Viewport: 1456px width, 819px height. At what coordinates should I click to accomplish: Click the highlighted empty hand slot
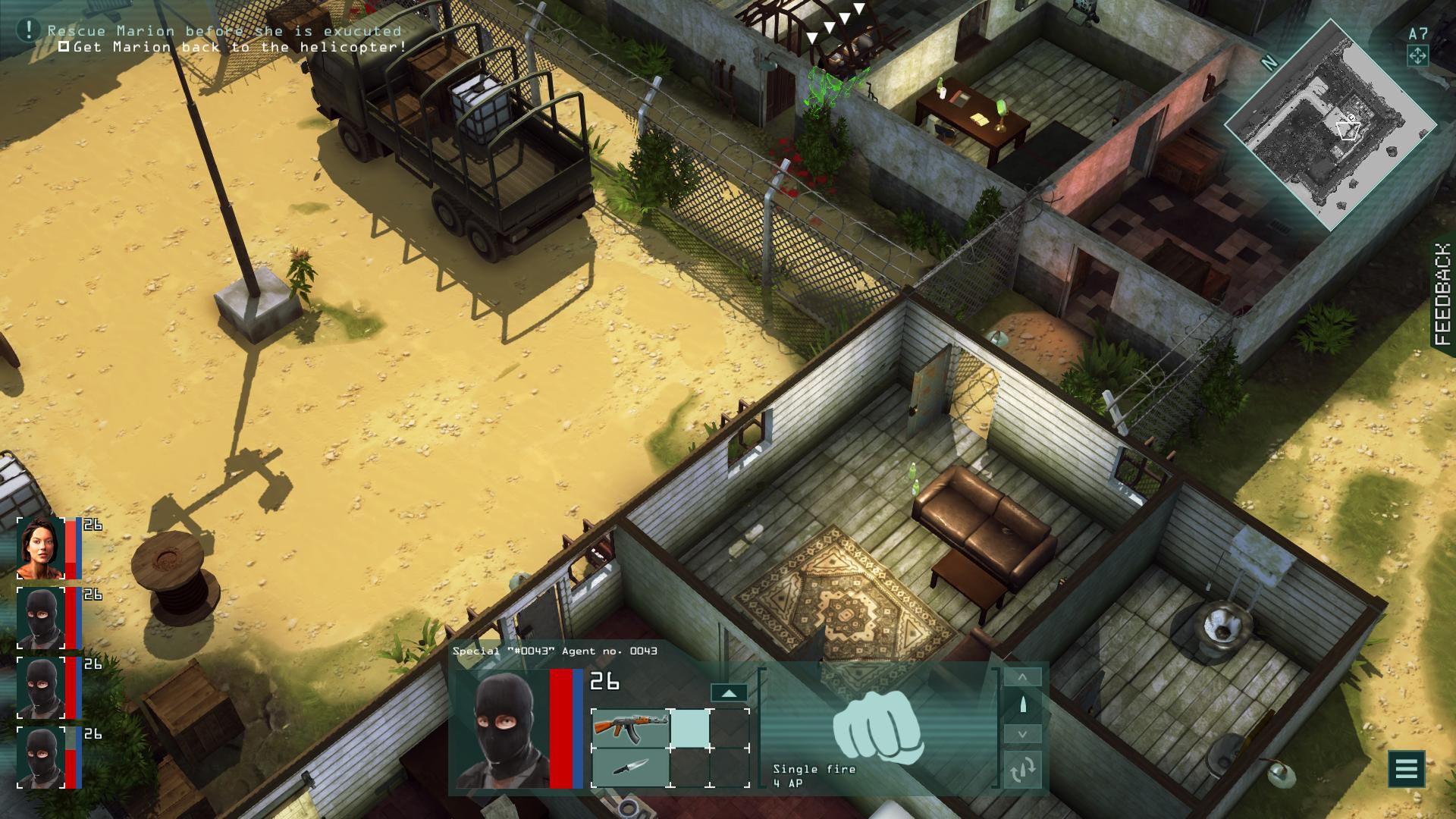pos(690,728)
